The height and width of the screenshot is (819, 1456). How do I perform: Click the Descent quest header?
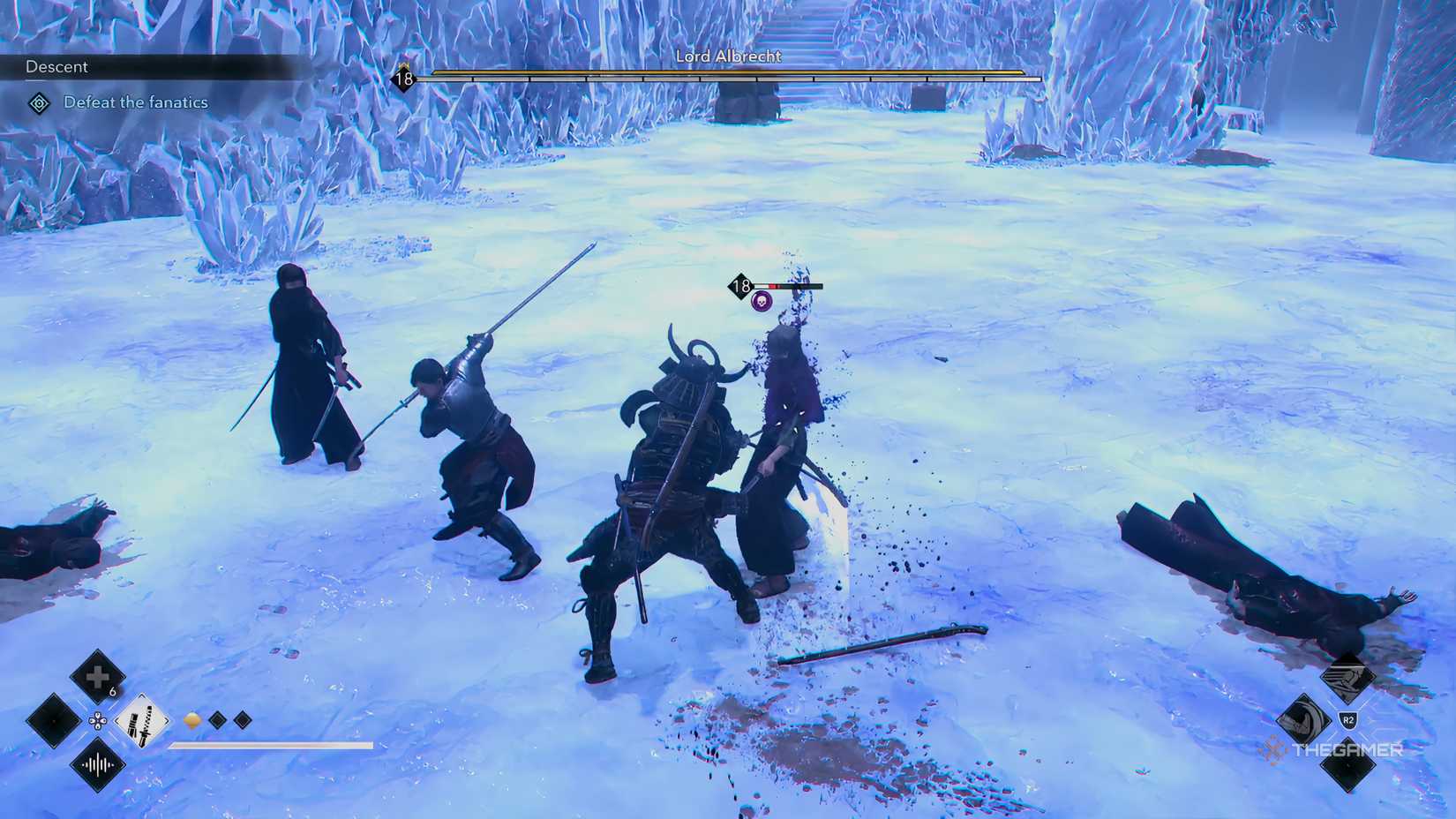coord(58,66)
